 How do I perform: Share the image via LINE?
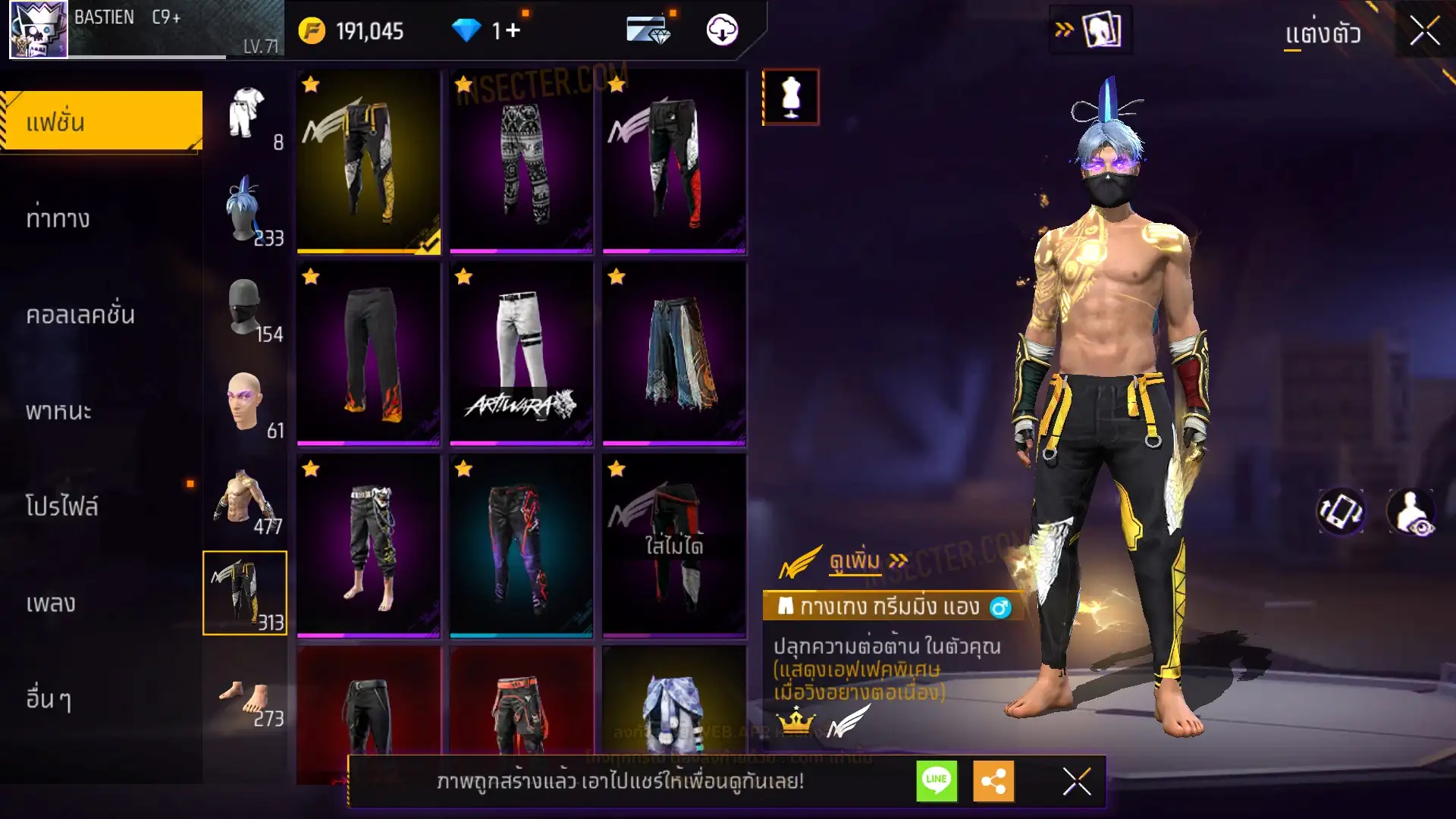pos(937,780)
